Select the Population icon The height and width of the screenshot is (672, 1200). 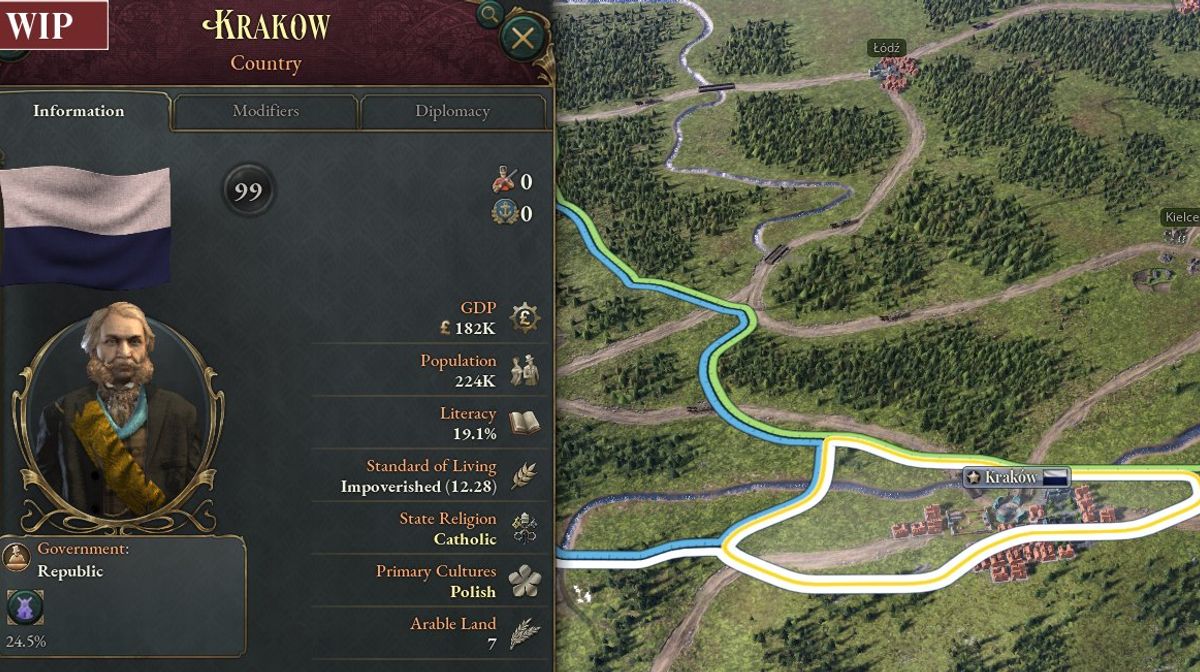524,370
